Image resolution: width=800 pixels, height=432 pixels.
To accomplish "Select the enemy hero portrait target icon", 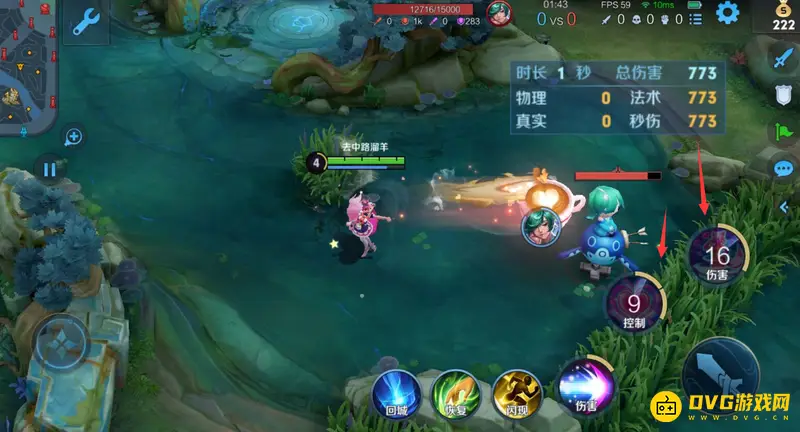I will coord(540,228).
